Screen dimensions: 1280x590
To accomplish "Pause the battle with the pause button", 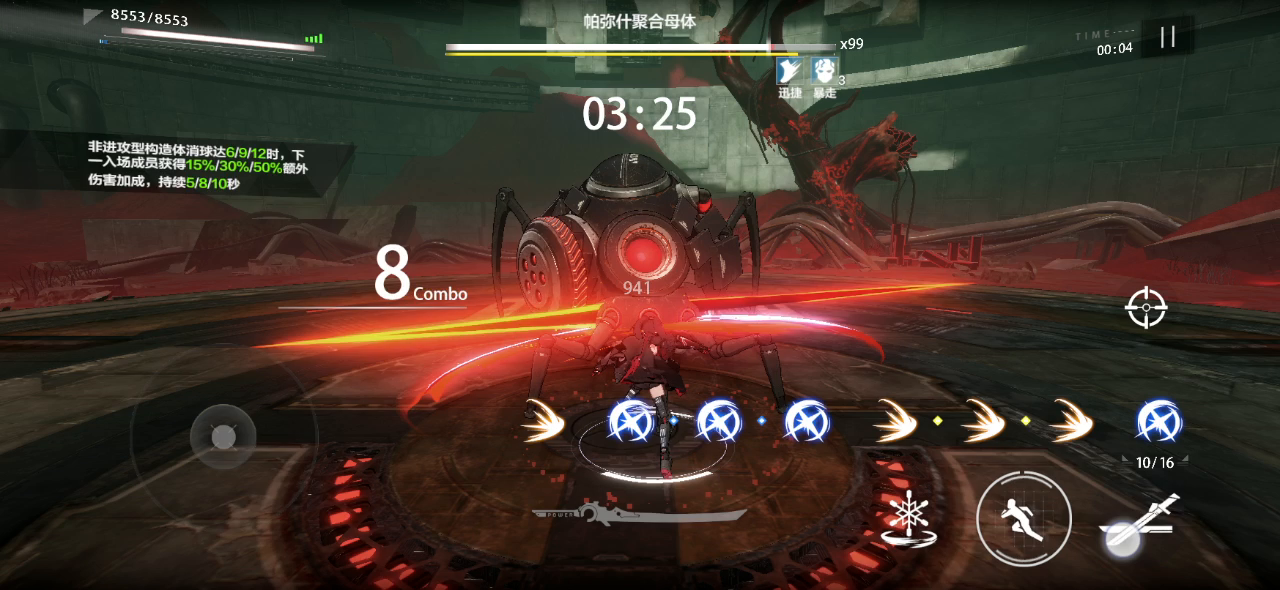I will tap(1167, 38).
